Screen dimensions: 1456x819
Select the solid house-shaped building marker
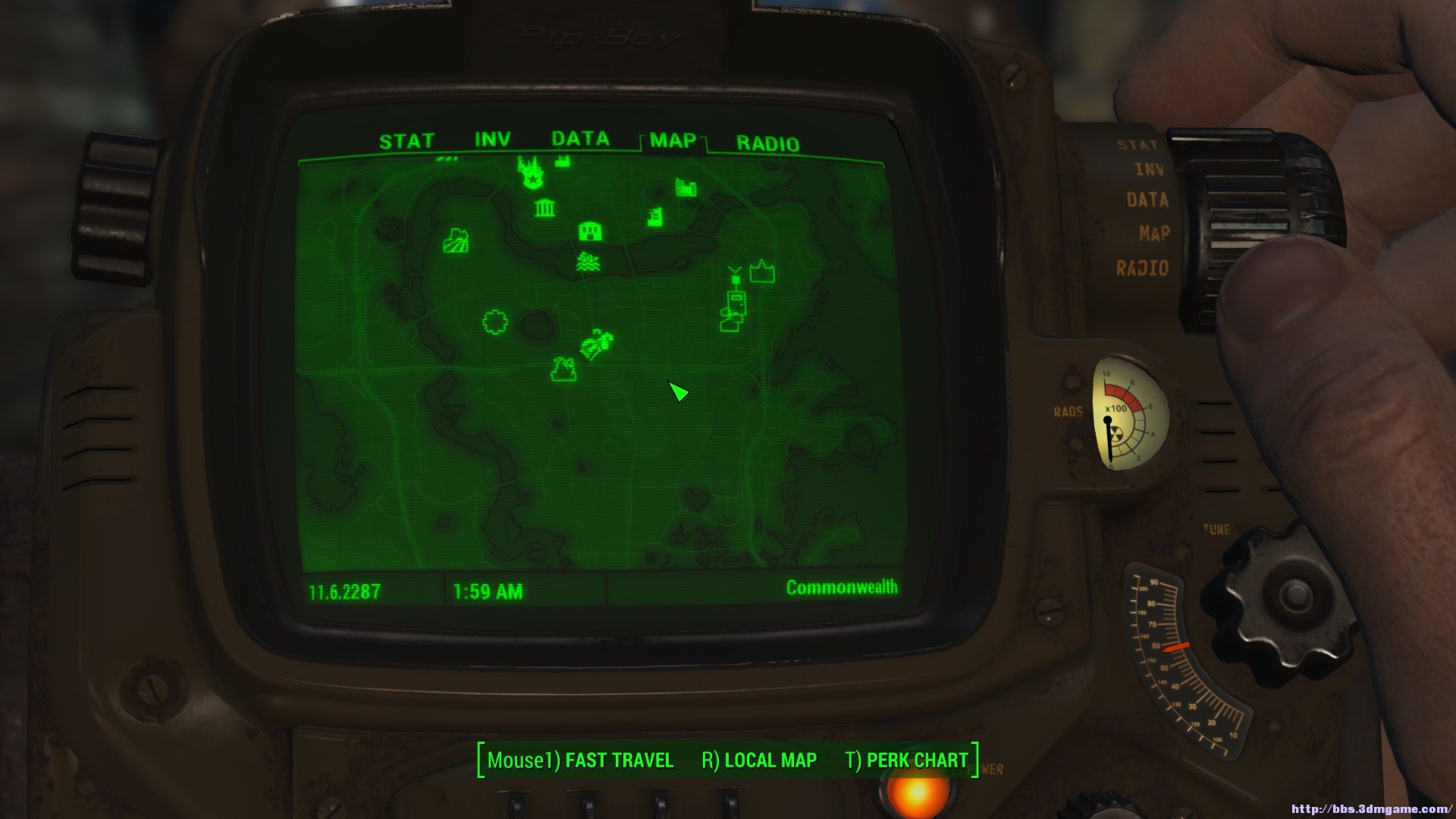point(590,231)
